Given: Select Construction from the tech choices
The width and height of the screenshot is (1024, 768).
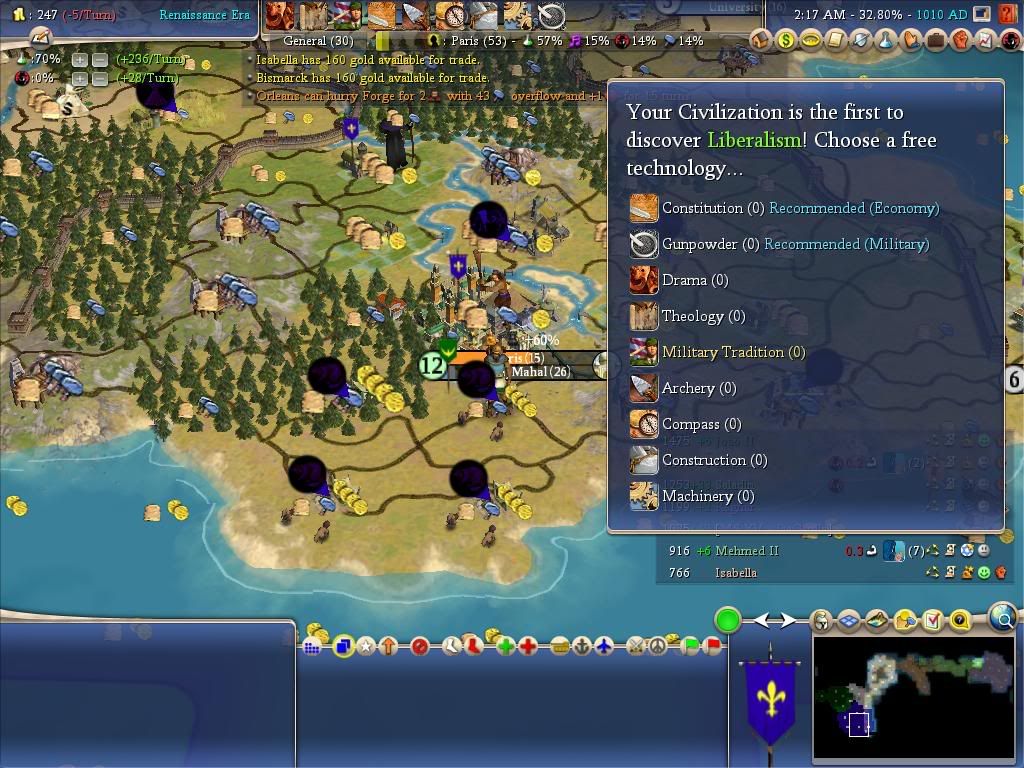Looking at the screenshot, I should [x=704, y=460].
